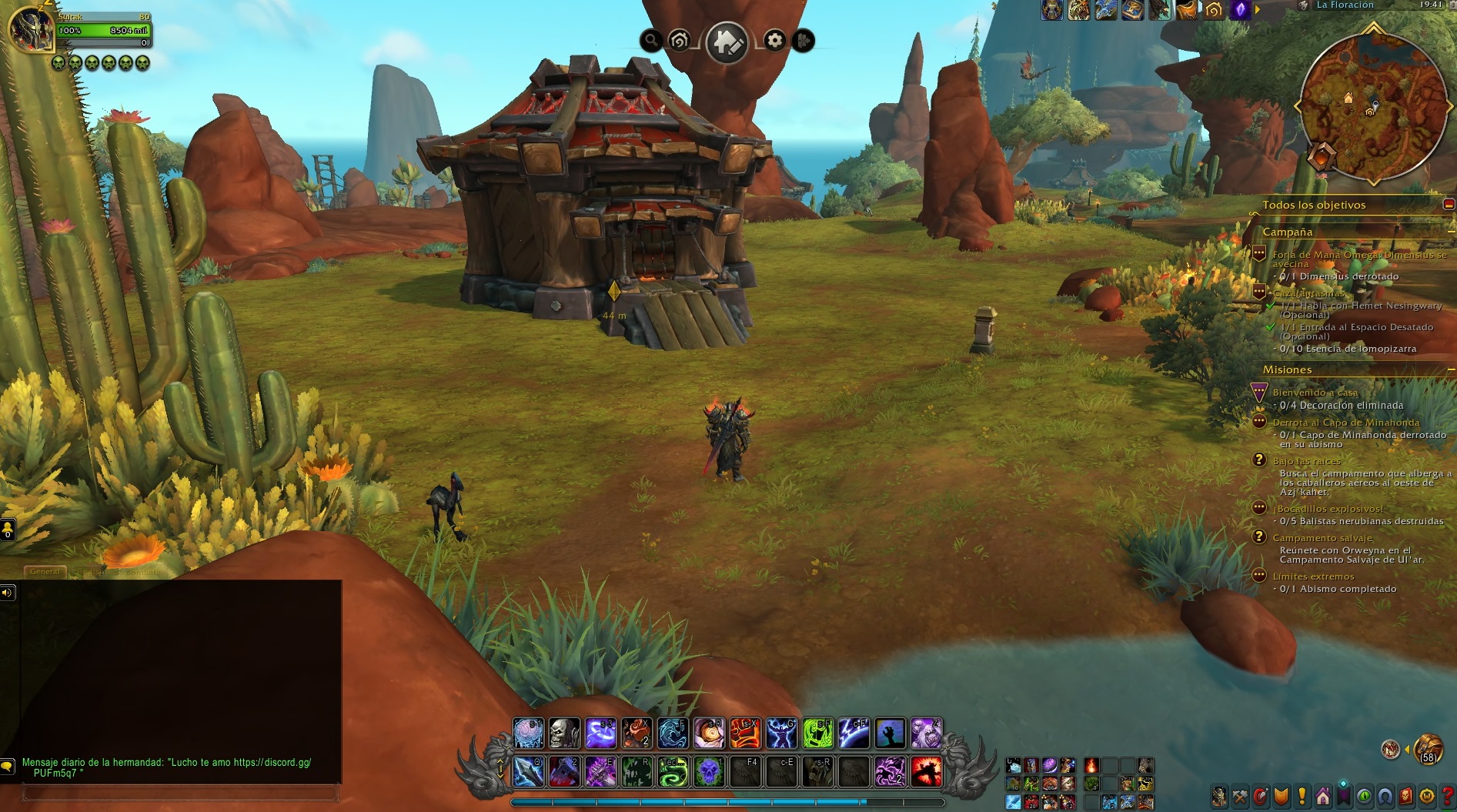Screen dimensions: 1457x812
Task: Activate the frost blade ability
Action: click(528, 772)
